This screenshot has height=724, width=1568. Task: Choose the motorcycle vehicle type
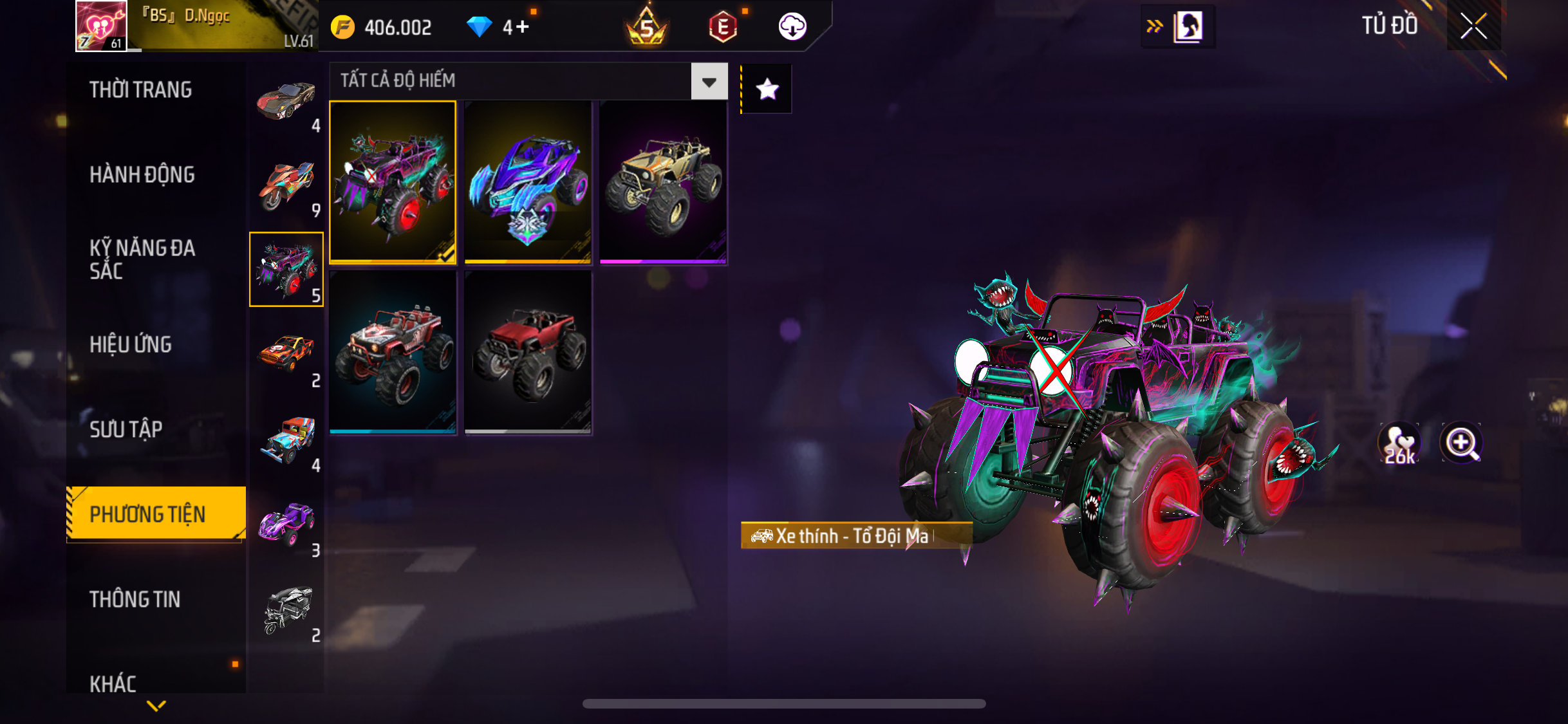coord(286,185)
